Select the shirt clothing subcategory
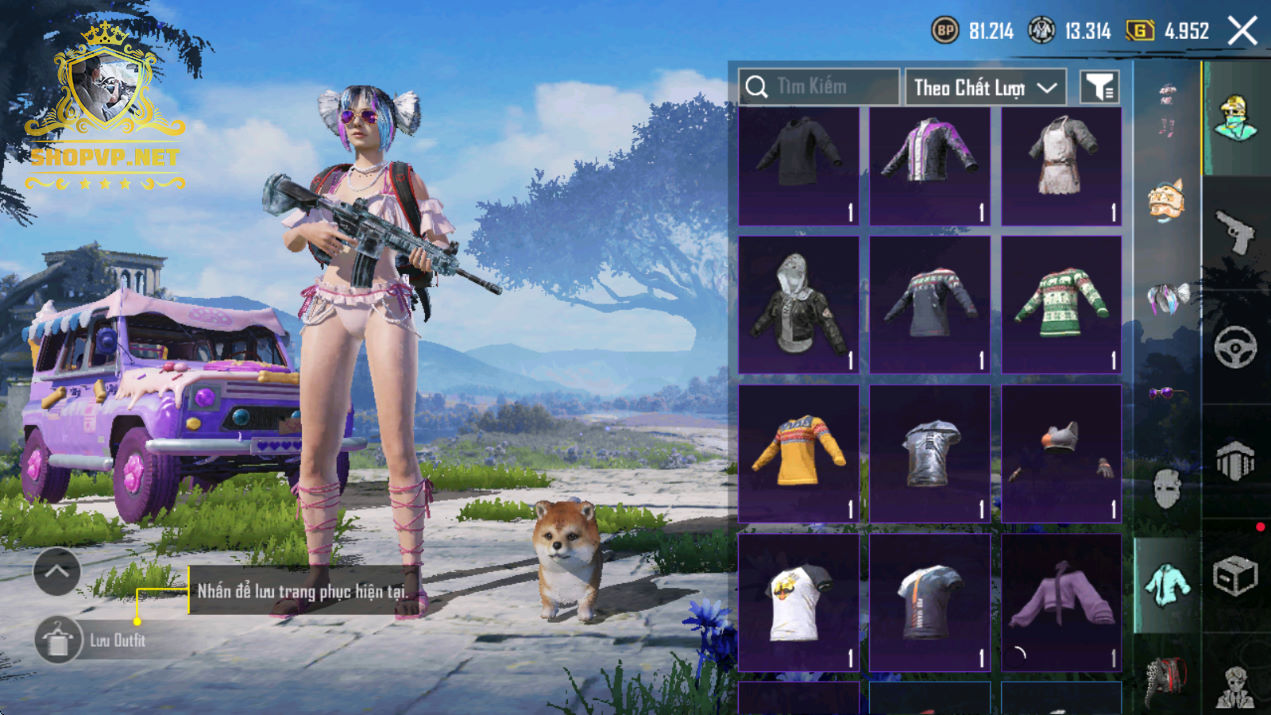1271x715 pixels. tap(1167, 584)
